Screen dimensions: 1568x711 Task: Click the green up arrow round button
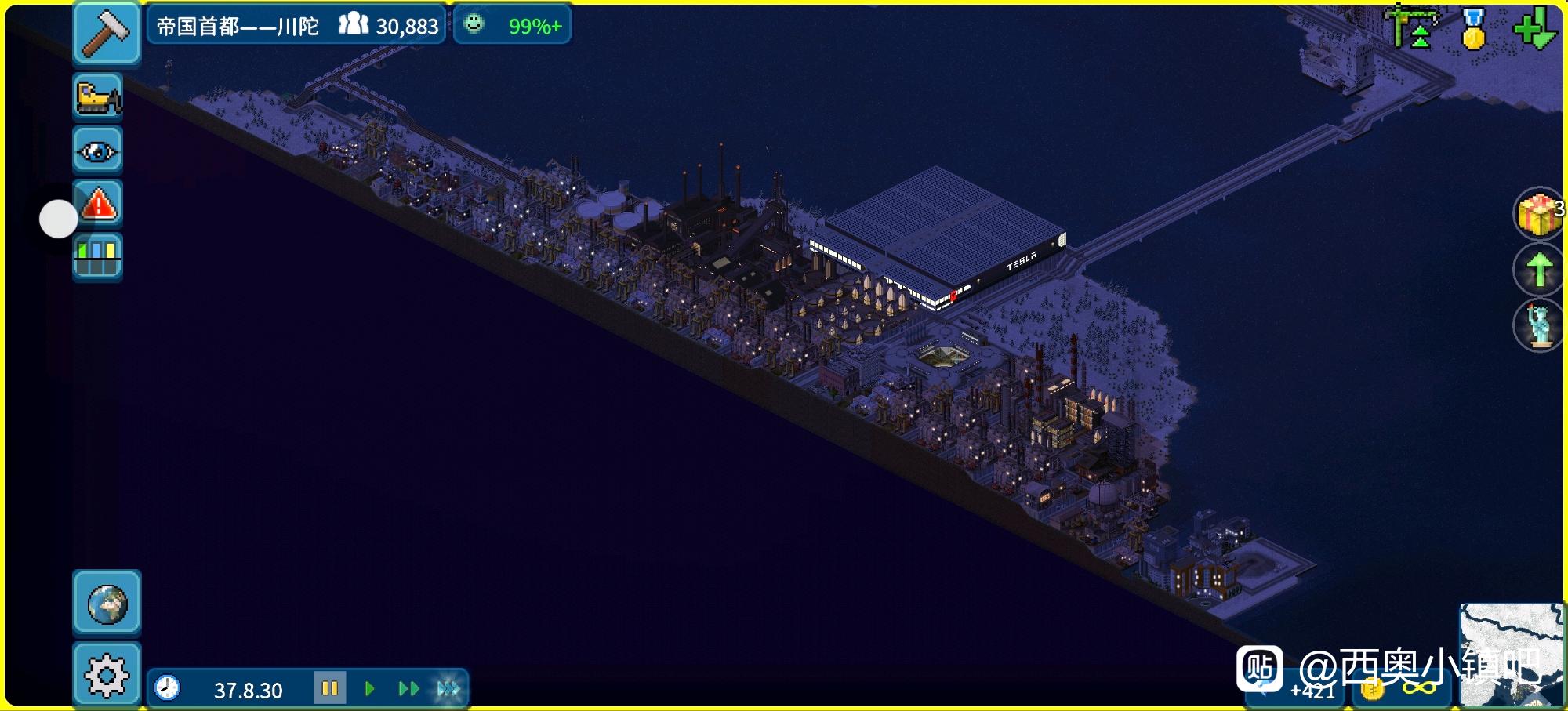click(1537, 270)
